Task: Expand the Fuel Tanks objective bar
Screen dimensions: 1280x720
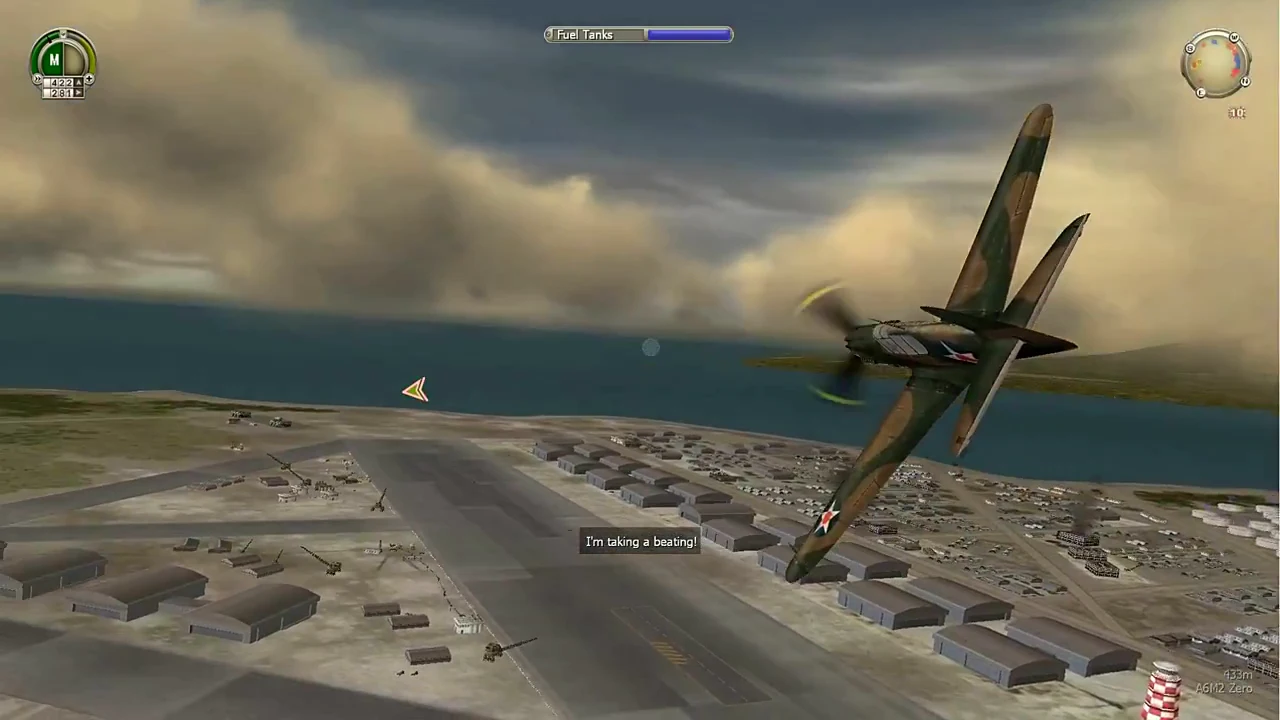Action: [x=637, y=34]
